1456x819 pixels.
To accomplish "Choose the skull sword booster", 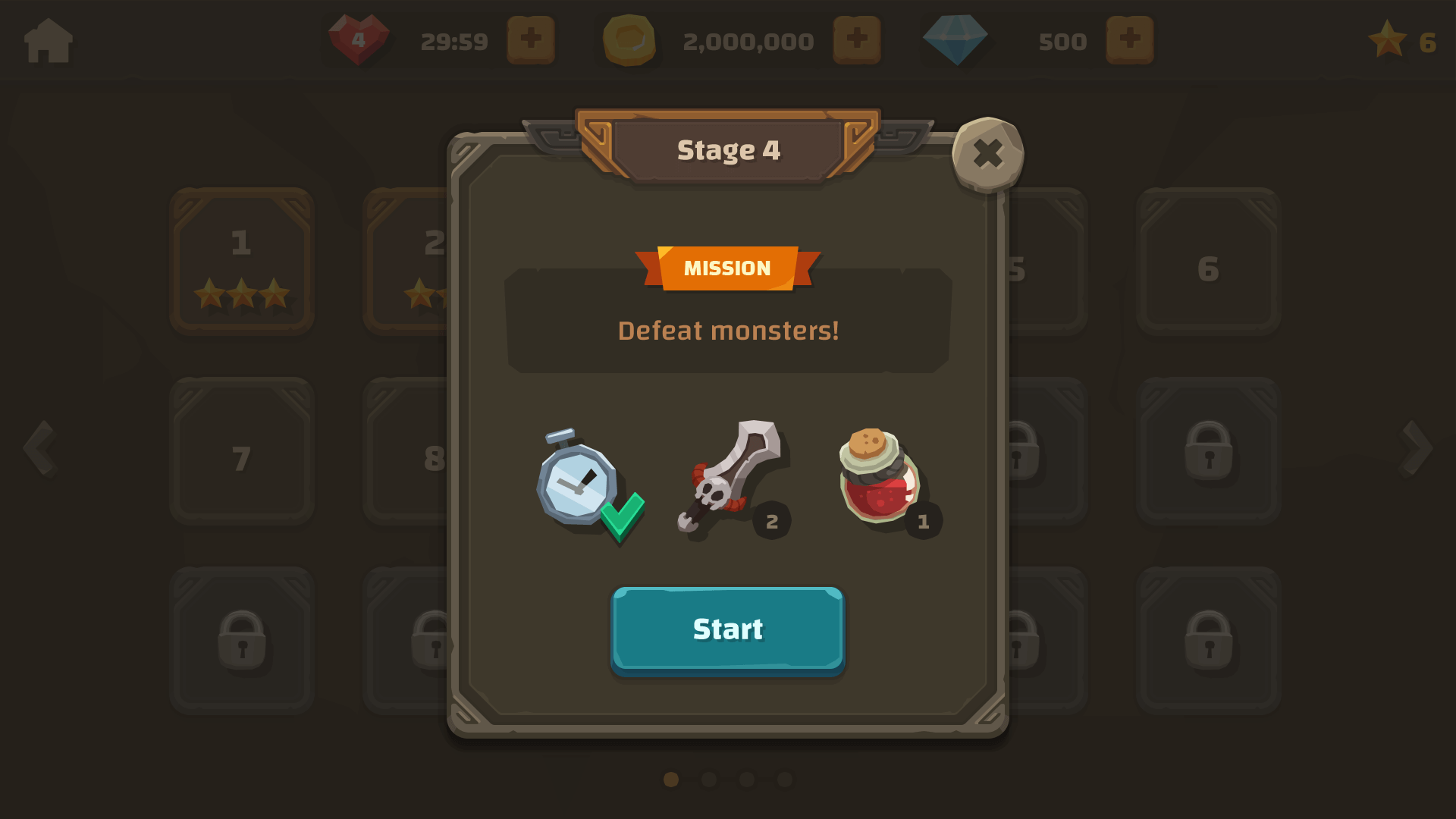I will (x=730, y=478).
